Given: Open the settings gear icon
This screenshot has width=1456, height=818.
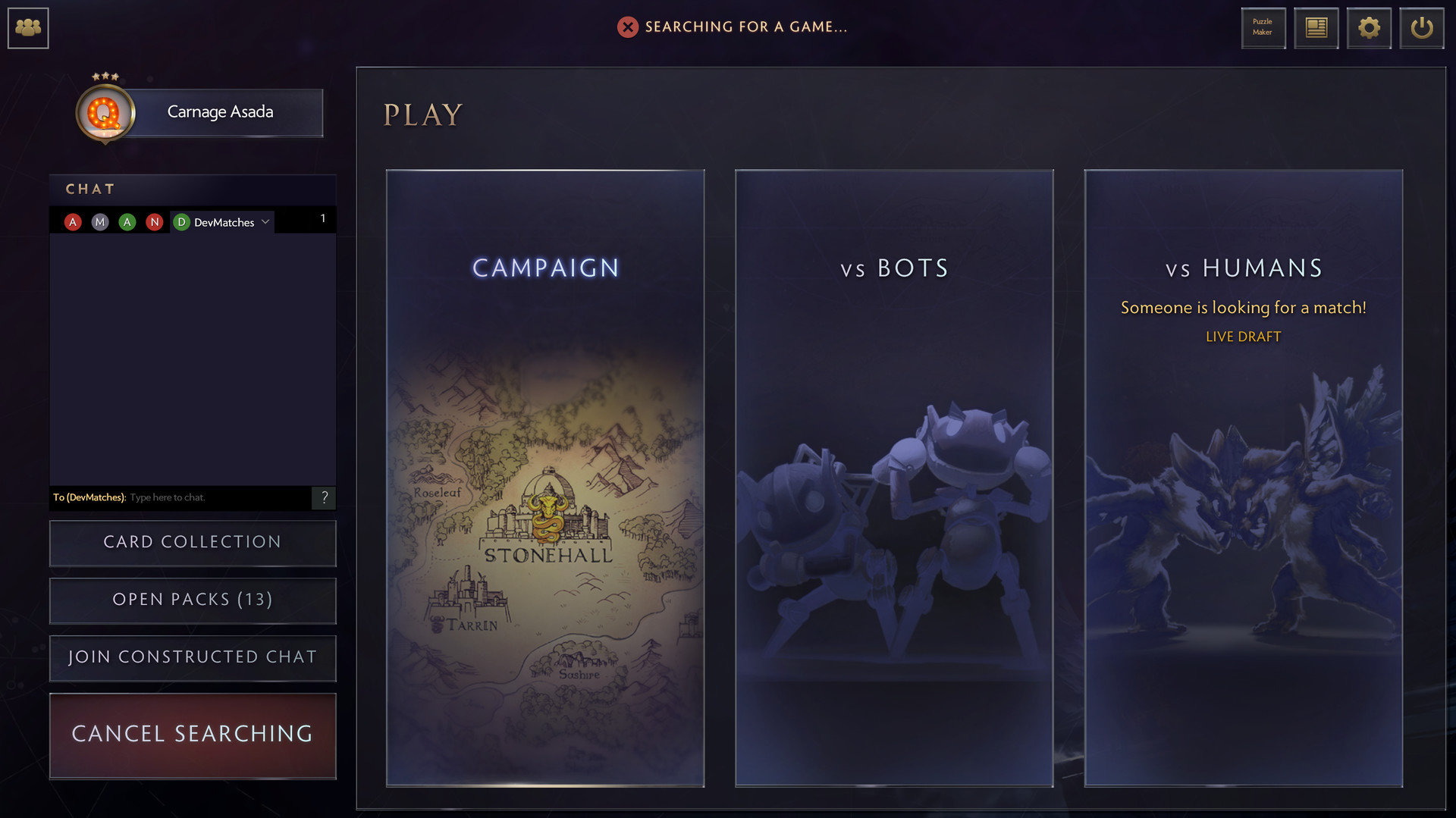Looking at the screenshot, I should tap(1369, 27).
